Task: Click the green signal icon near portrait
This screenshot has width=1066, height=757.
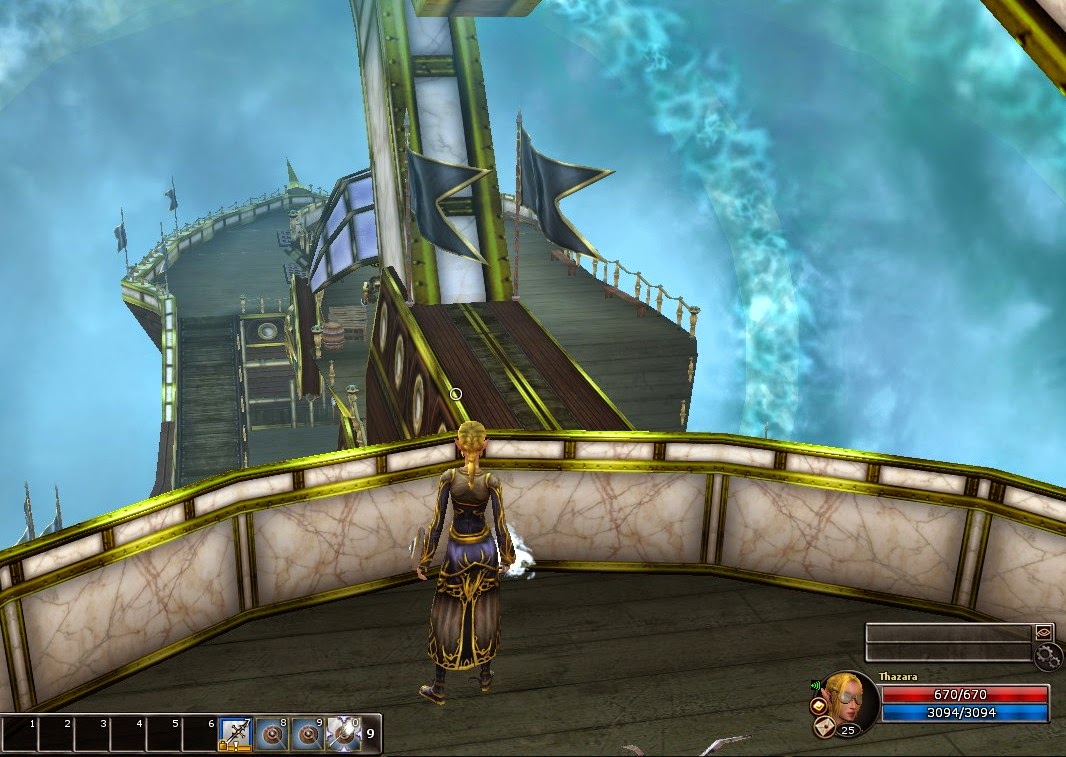Action: pos(816,686)
